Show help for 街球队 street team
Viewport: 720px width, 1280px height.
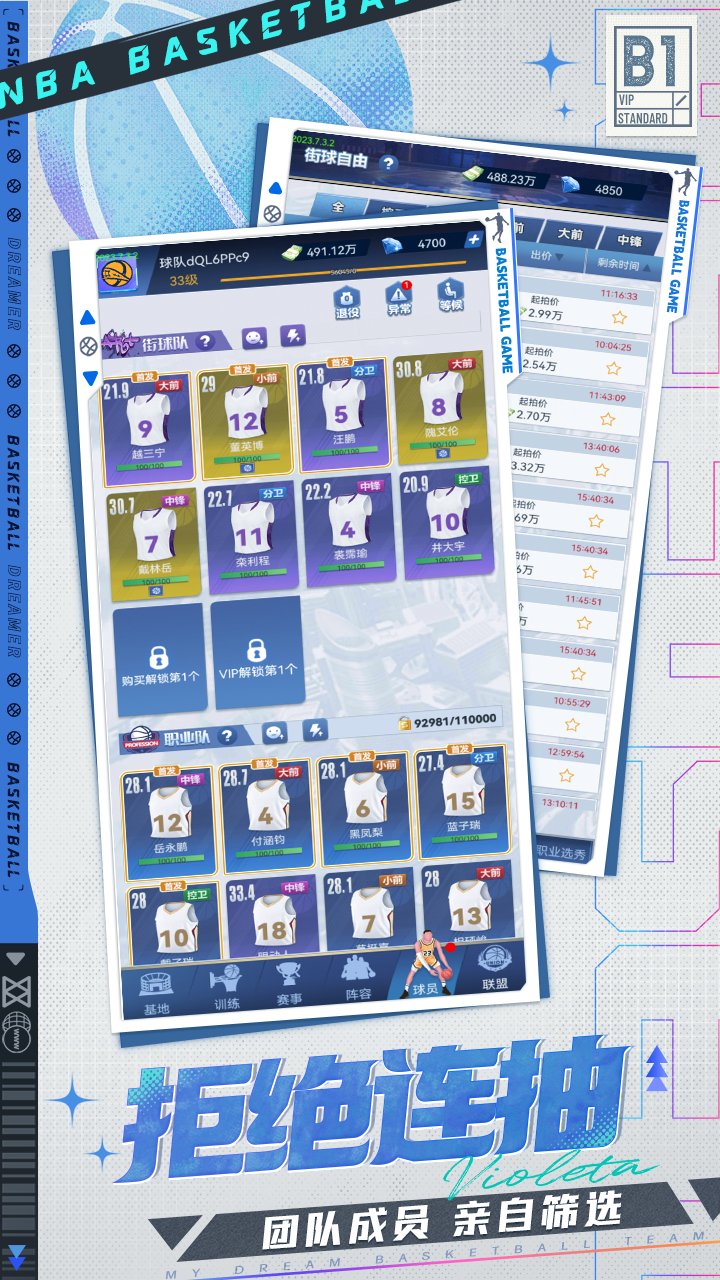[x=205, y=341]
